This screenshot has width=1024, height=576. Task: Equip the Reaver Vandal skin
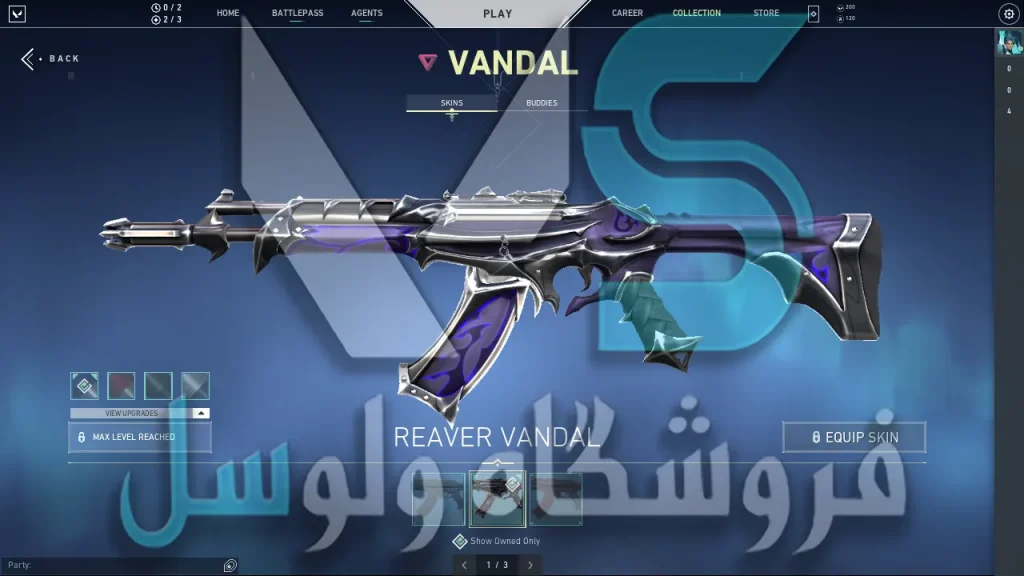[x=854, y=437]
